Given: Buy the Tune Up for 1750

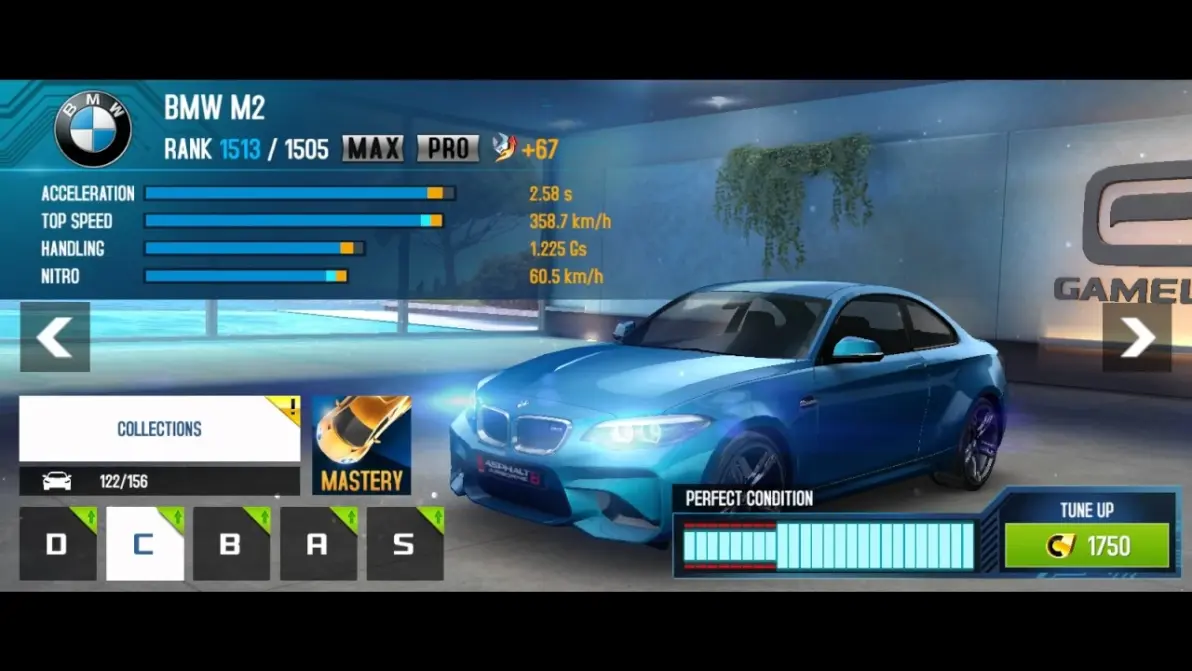Looking at the screenshot, I should pos(1086,546).
